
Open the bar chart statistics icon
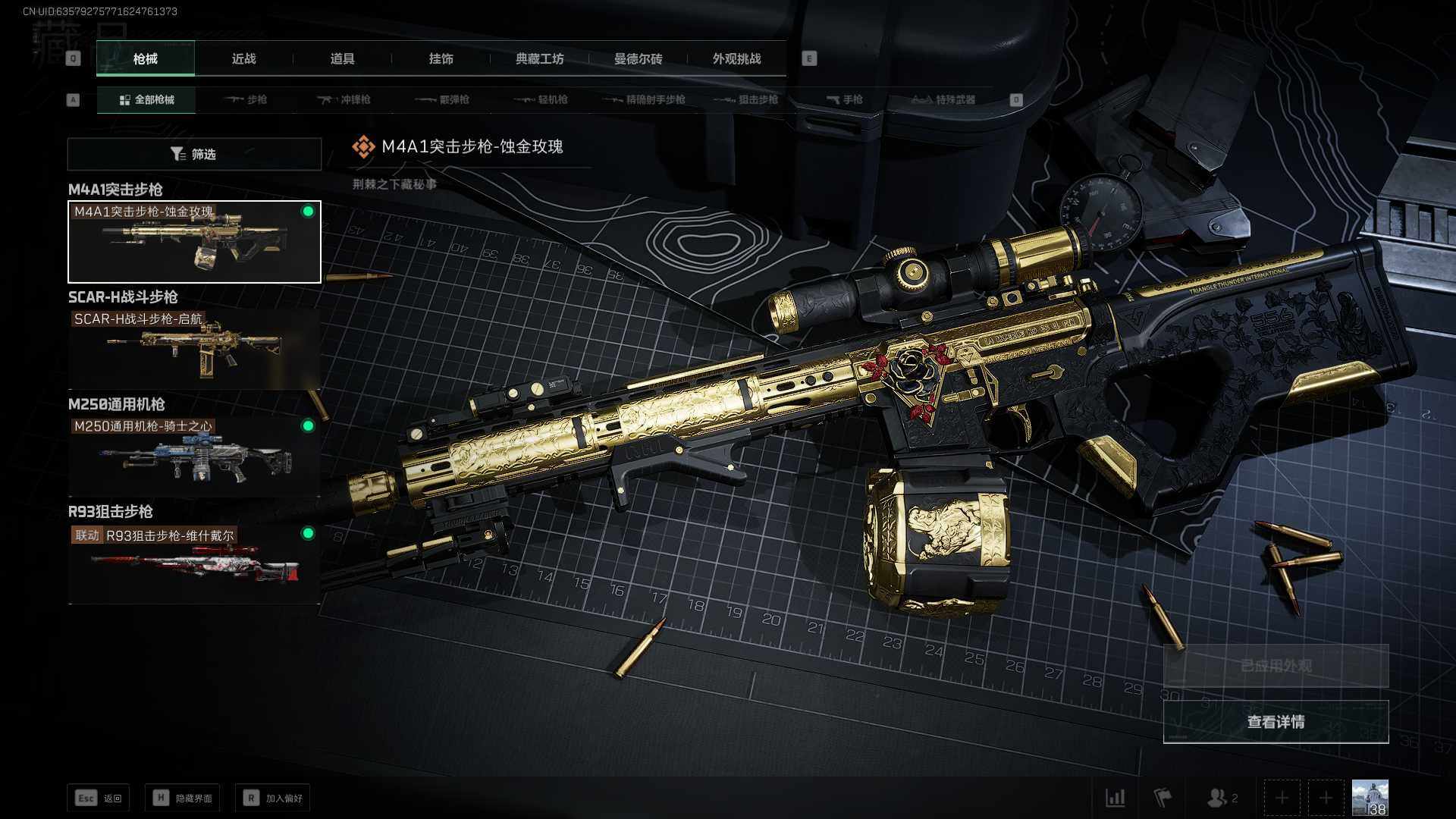tap(1115, 798)
